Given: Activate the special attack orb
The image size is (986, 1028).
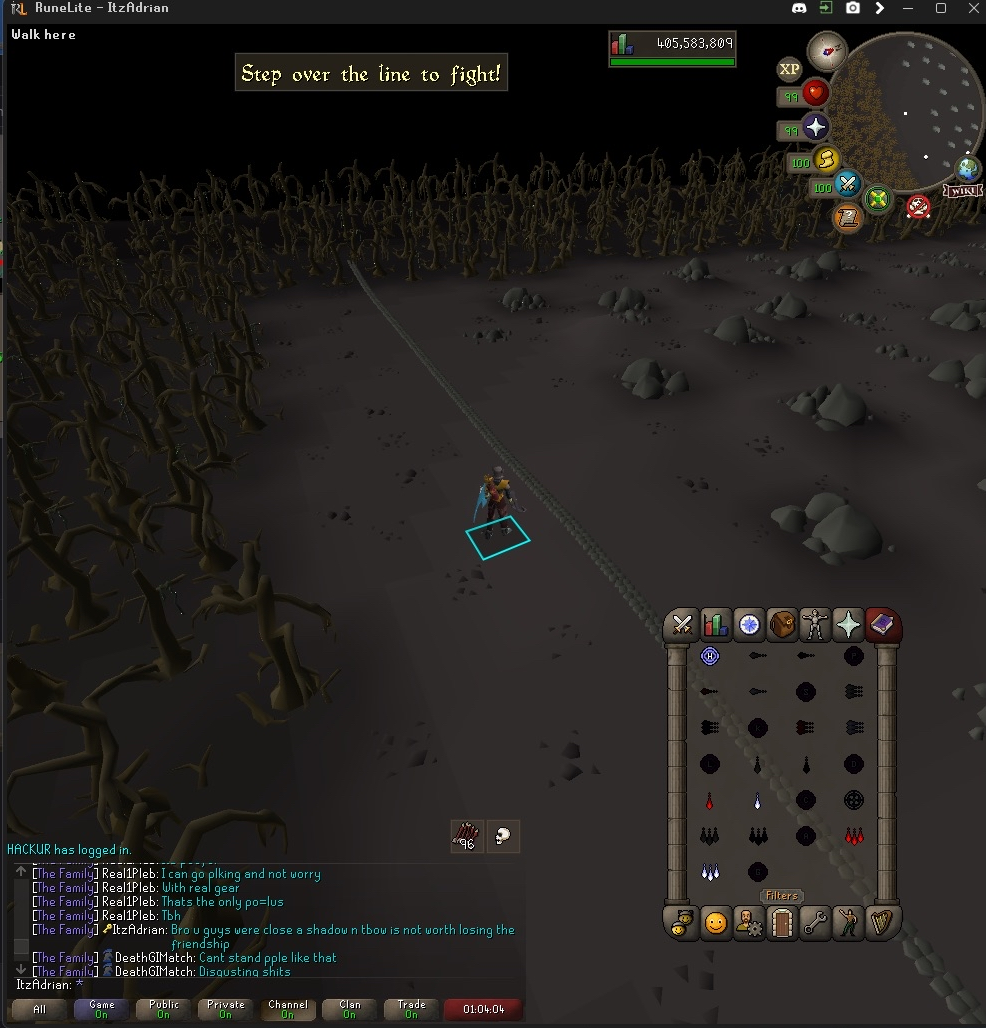Looking at the screenshot, I should point(848,185).
